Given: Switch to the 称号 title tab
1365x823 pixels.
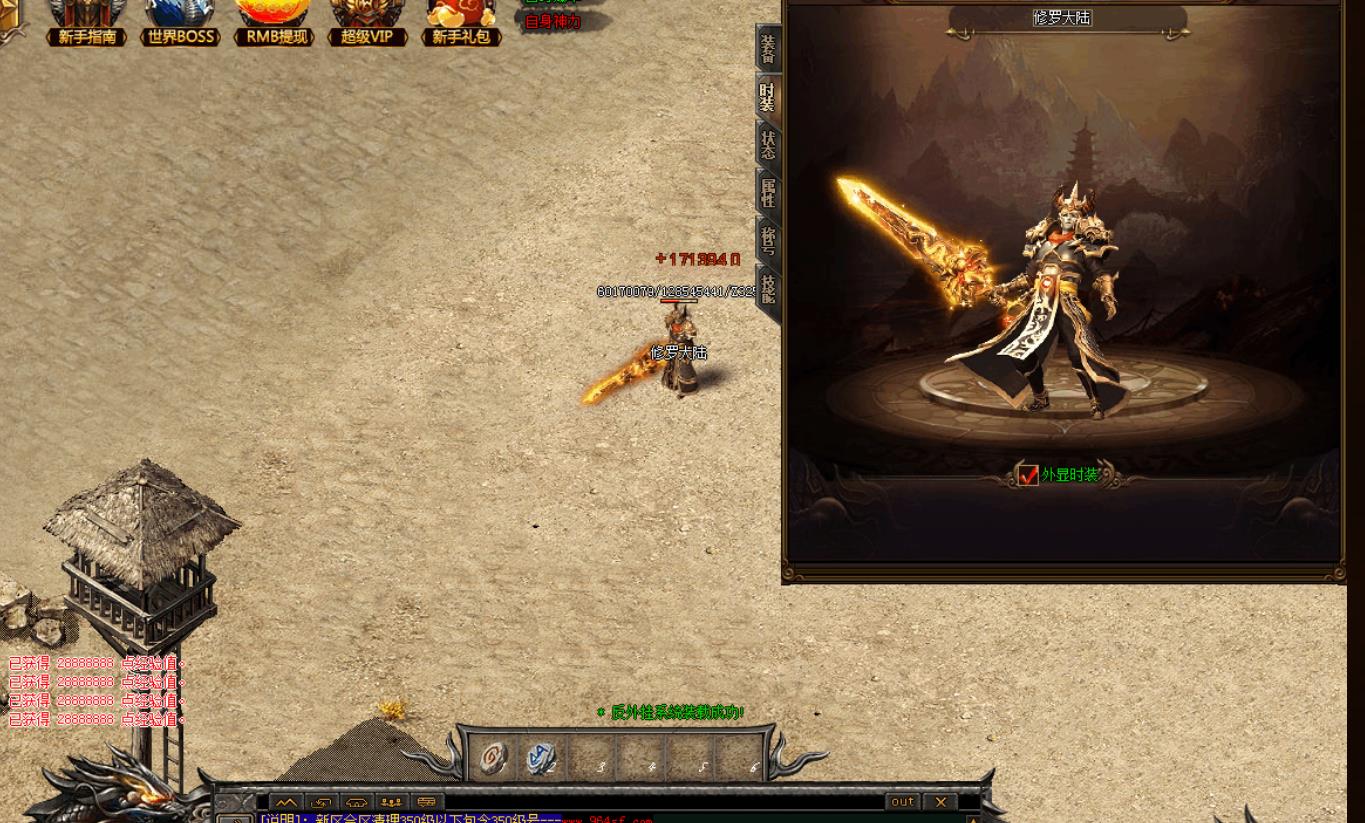Looking at the screenshot, I should (767, 241).
